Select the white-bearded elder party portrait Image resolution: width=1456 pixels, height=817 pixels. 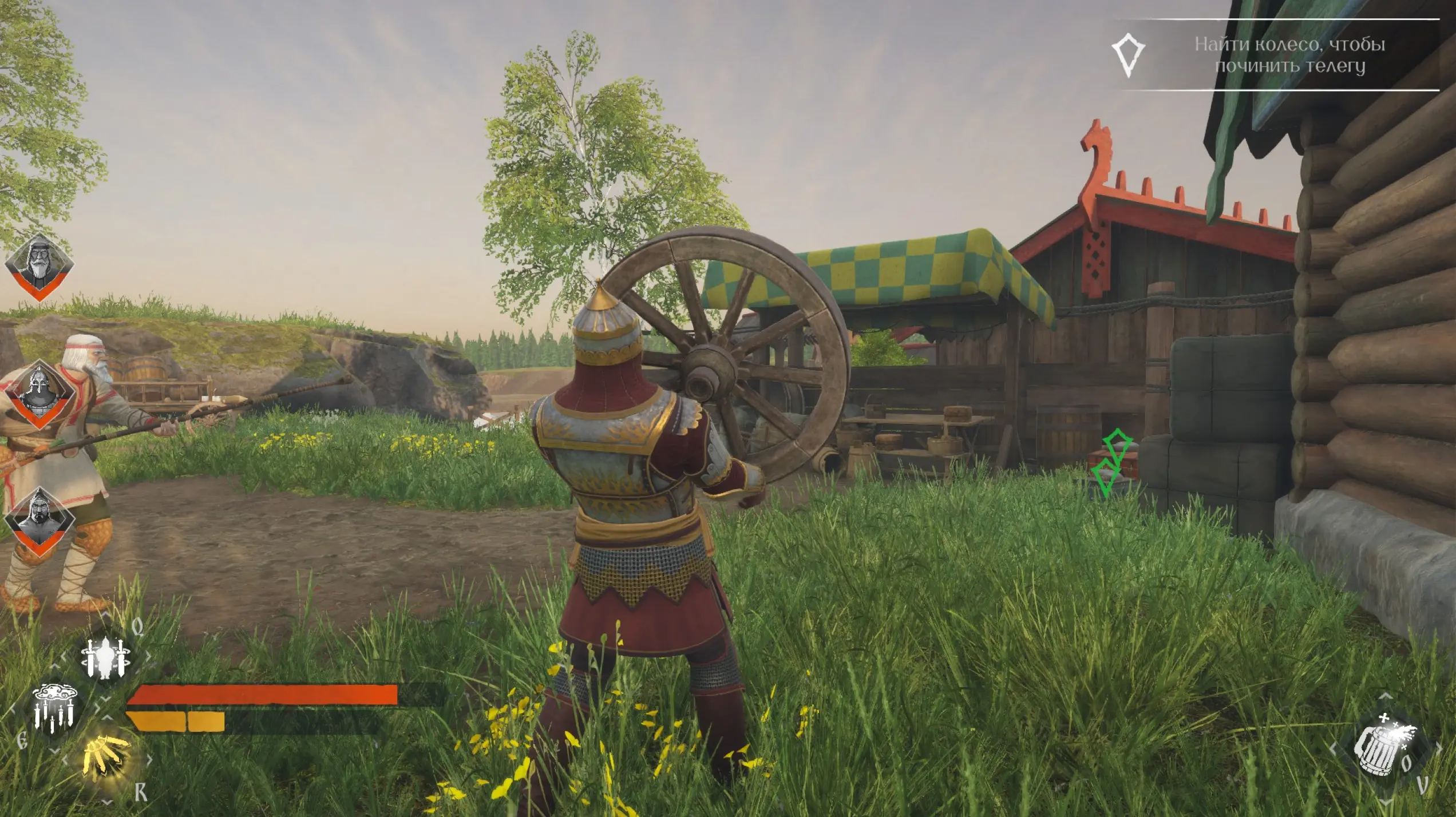39,267
